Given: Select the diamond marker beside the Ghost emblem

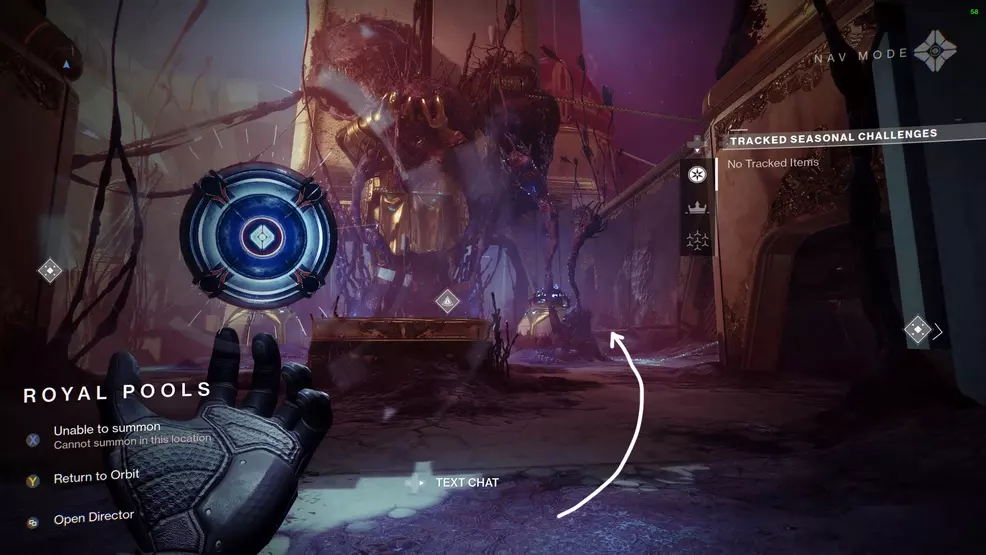Looking at the screenshot, I should point(50,270).
